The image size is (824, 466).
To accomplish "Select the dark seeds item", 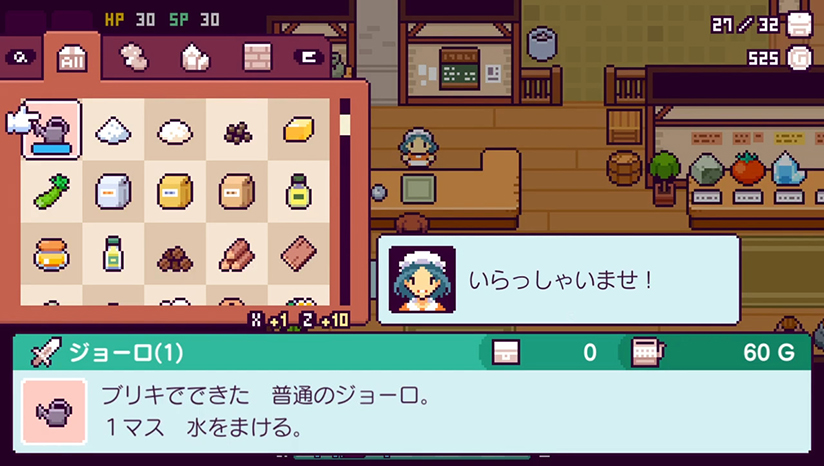I will tap(237, 131).
